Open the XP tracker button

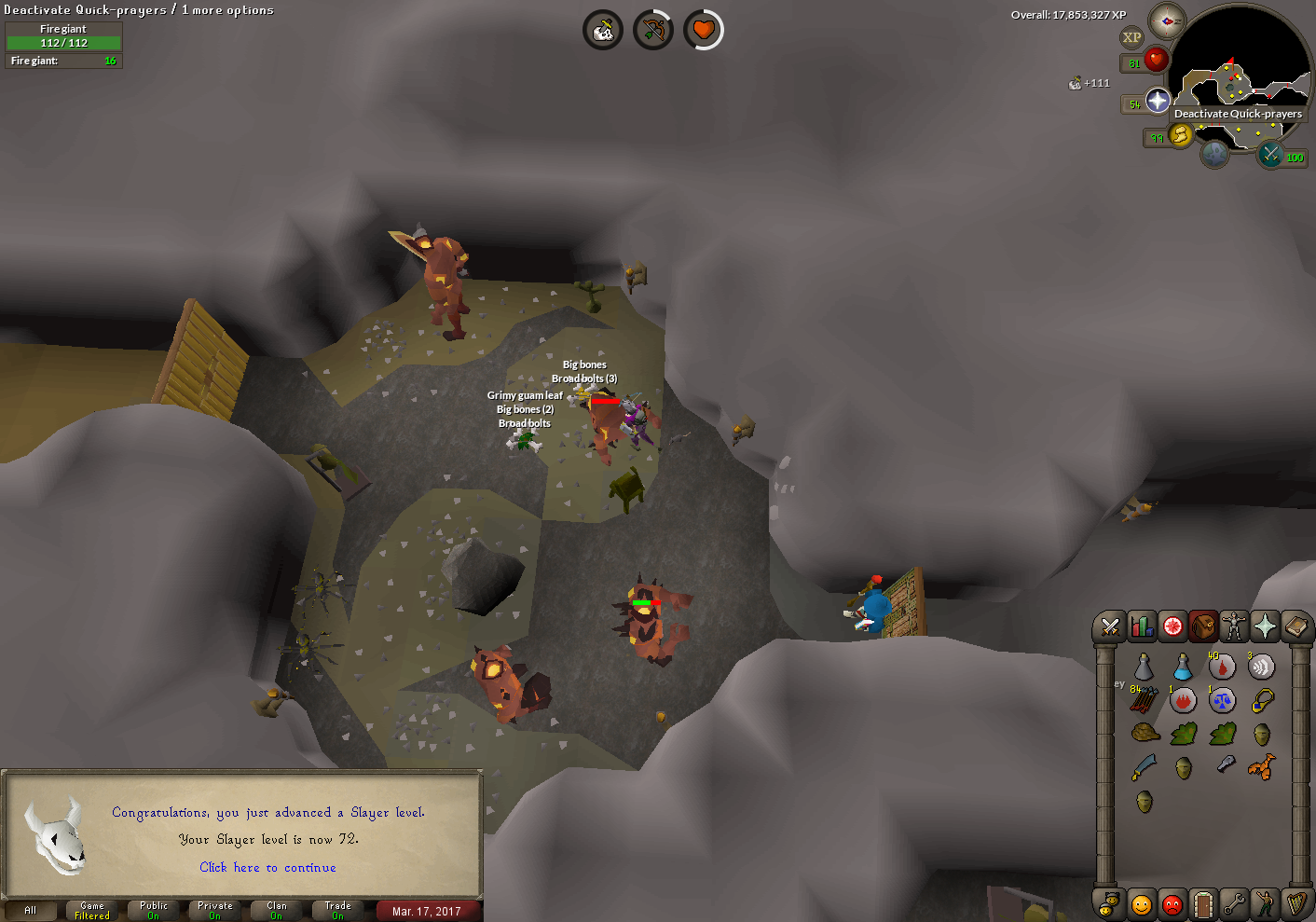(x=1131, y=38)
